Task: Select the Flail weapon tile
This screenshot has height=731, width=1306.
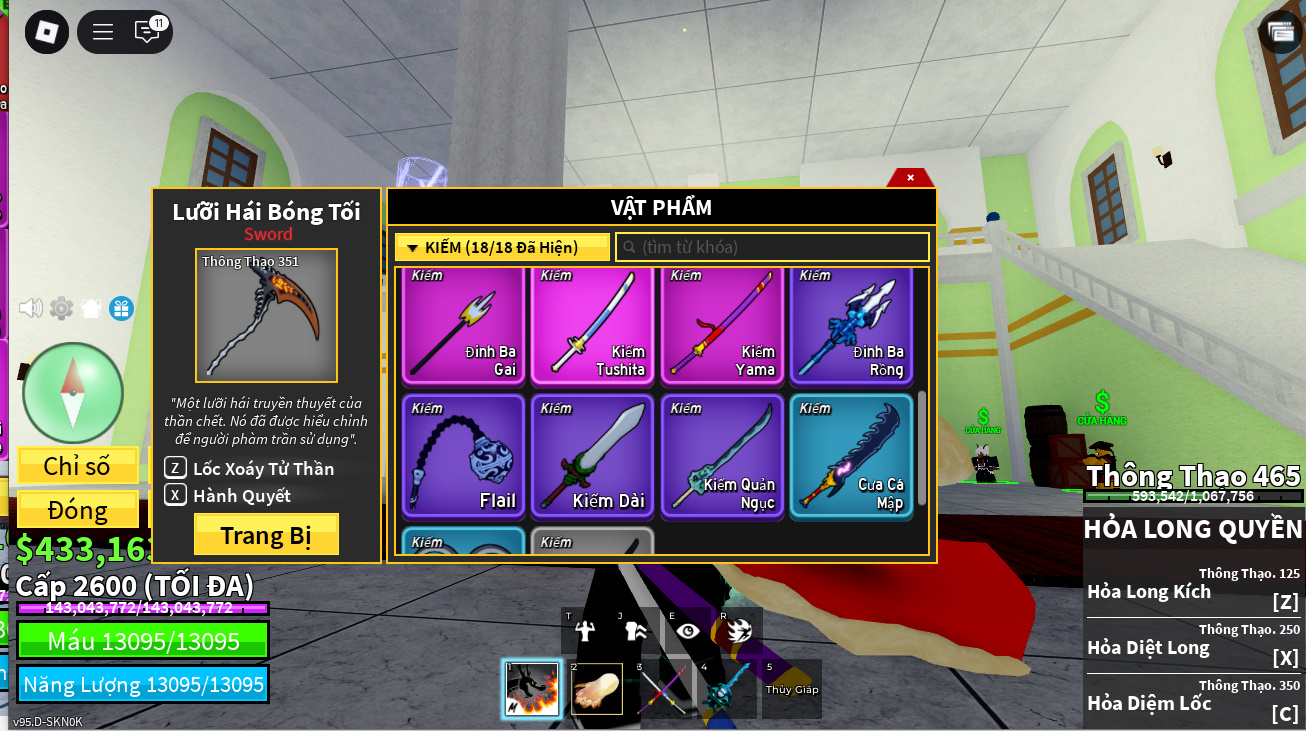Action: [x=464, y=456]
